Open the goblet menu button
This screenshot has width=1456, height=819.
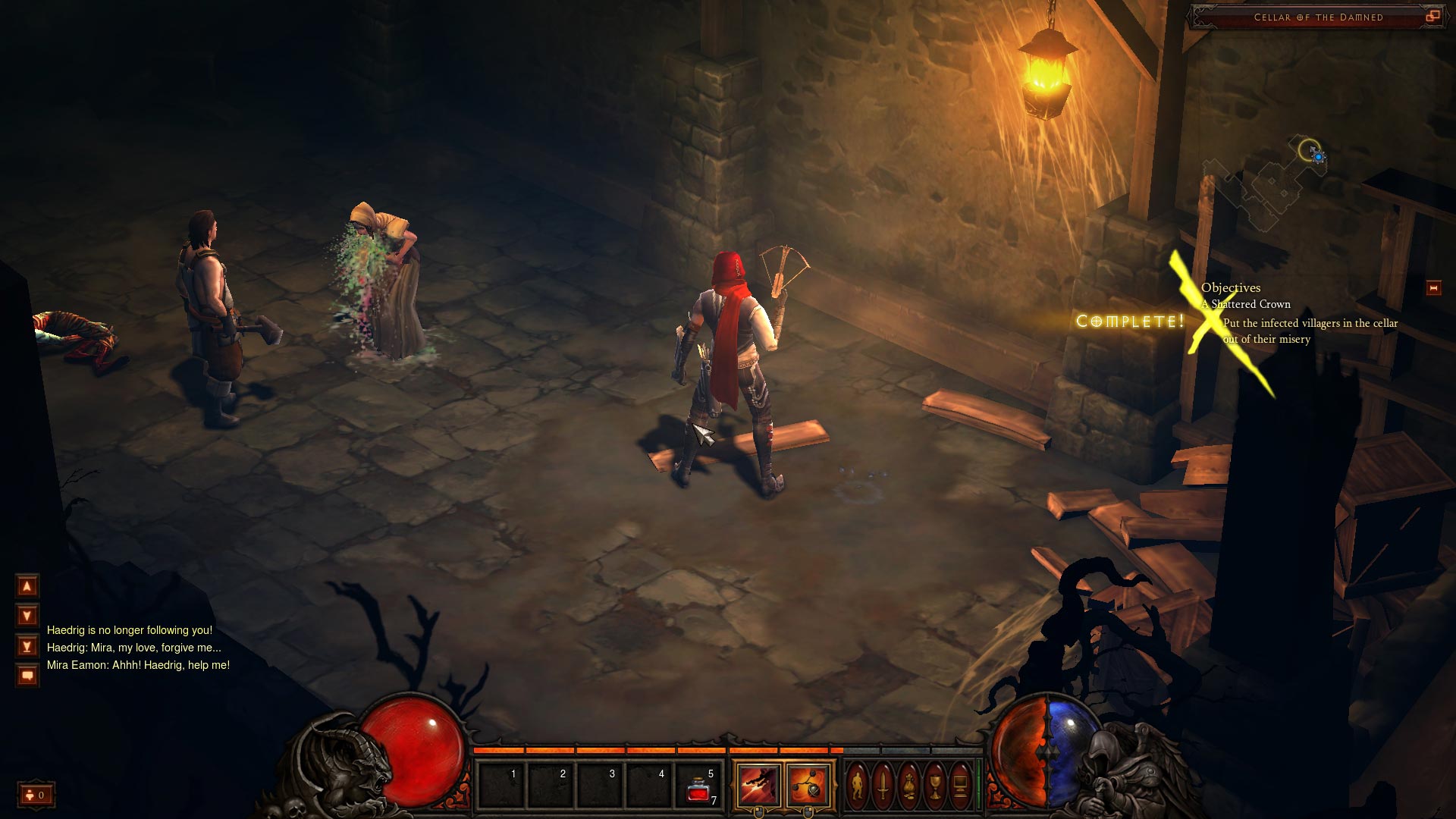coord(934,786)
